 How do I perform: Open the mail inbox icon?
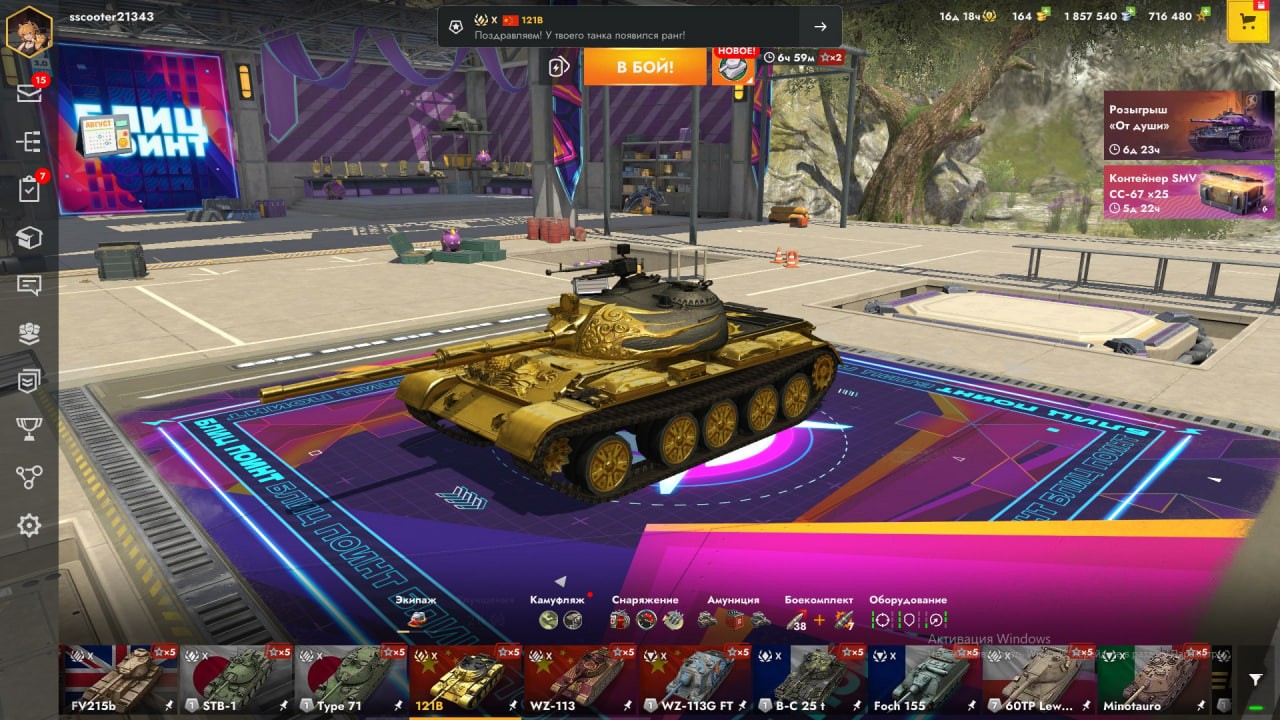[29, 93]
